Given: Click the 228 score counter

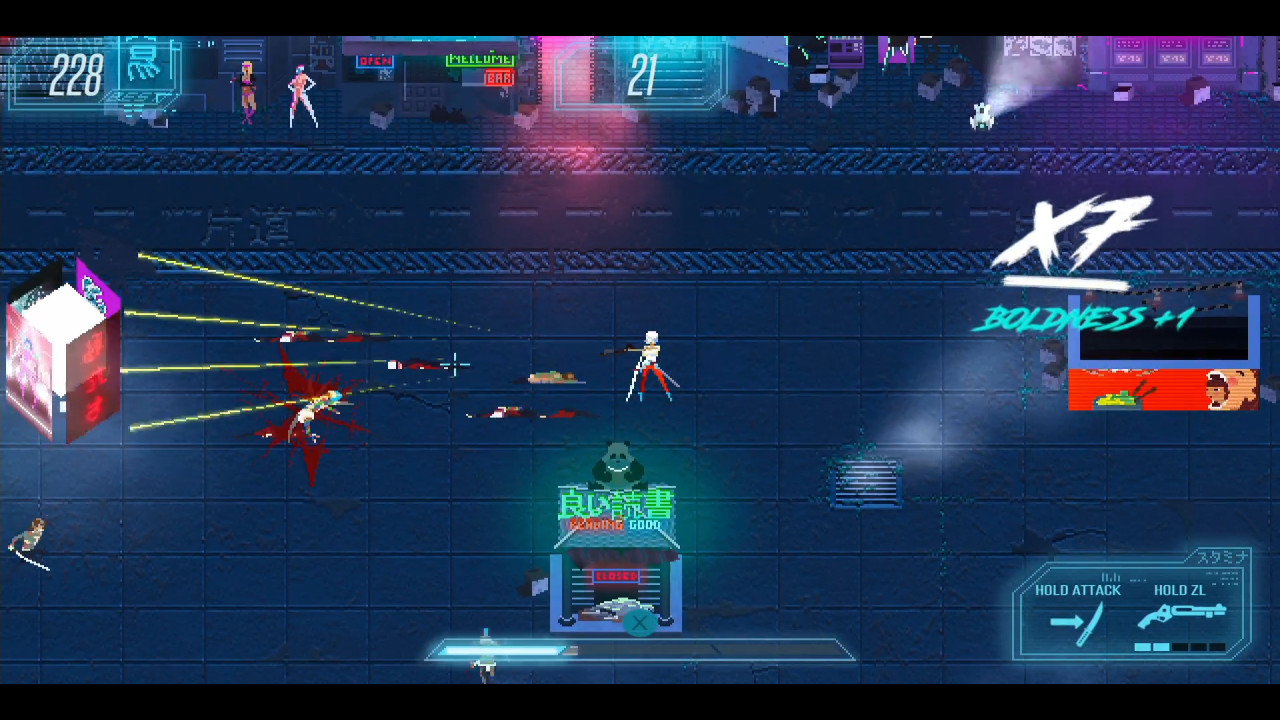Looking at the screenshot, I should [76, 74].
